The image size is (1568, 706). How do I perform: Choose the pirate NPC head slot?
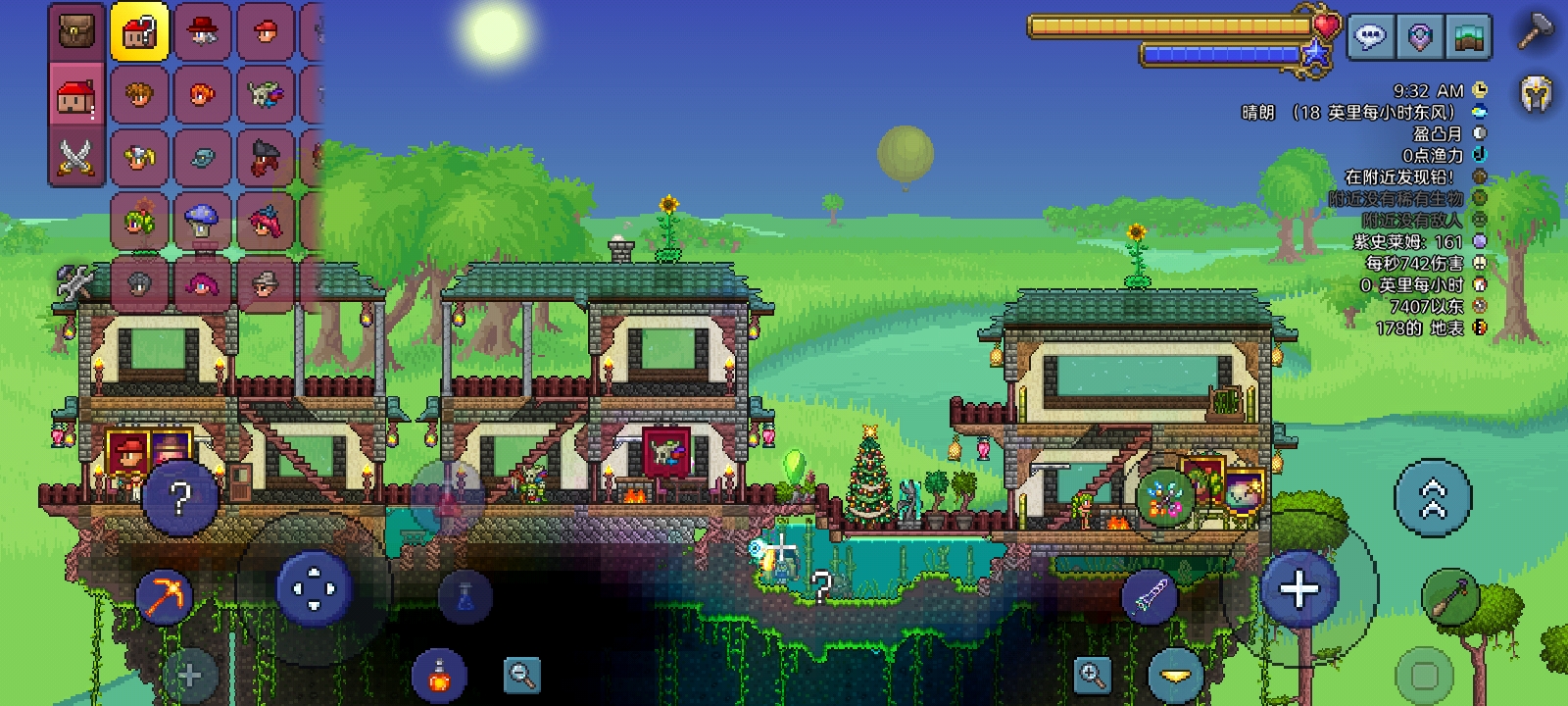pyautogui.click(x=265, y=157)
